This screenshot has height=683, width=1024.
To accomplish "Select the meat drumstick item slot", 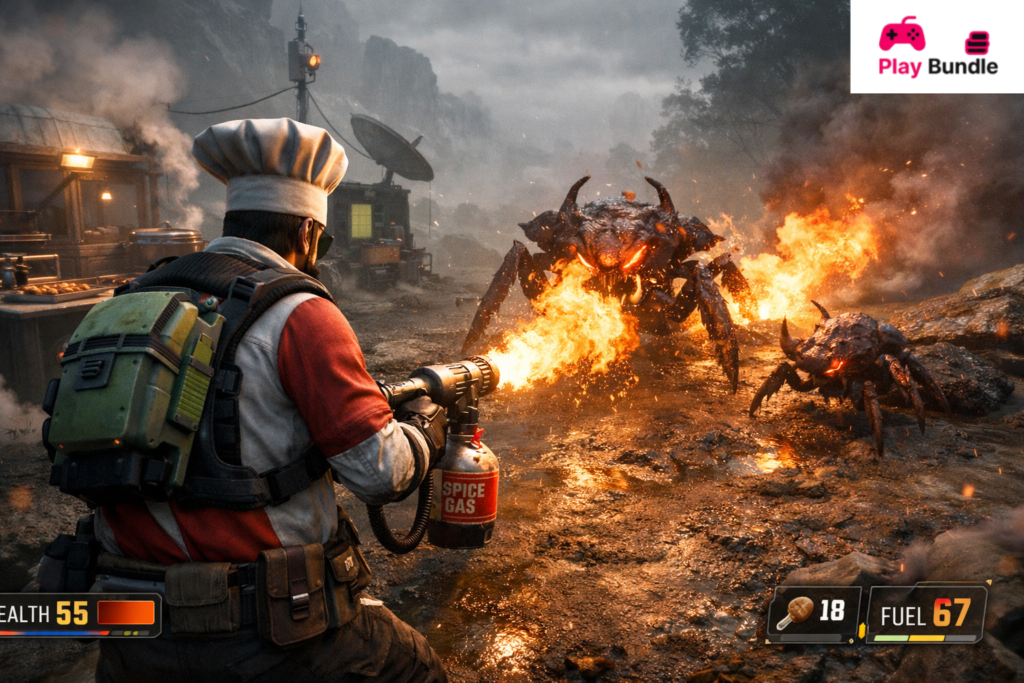I will [x=813, y=612].
